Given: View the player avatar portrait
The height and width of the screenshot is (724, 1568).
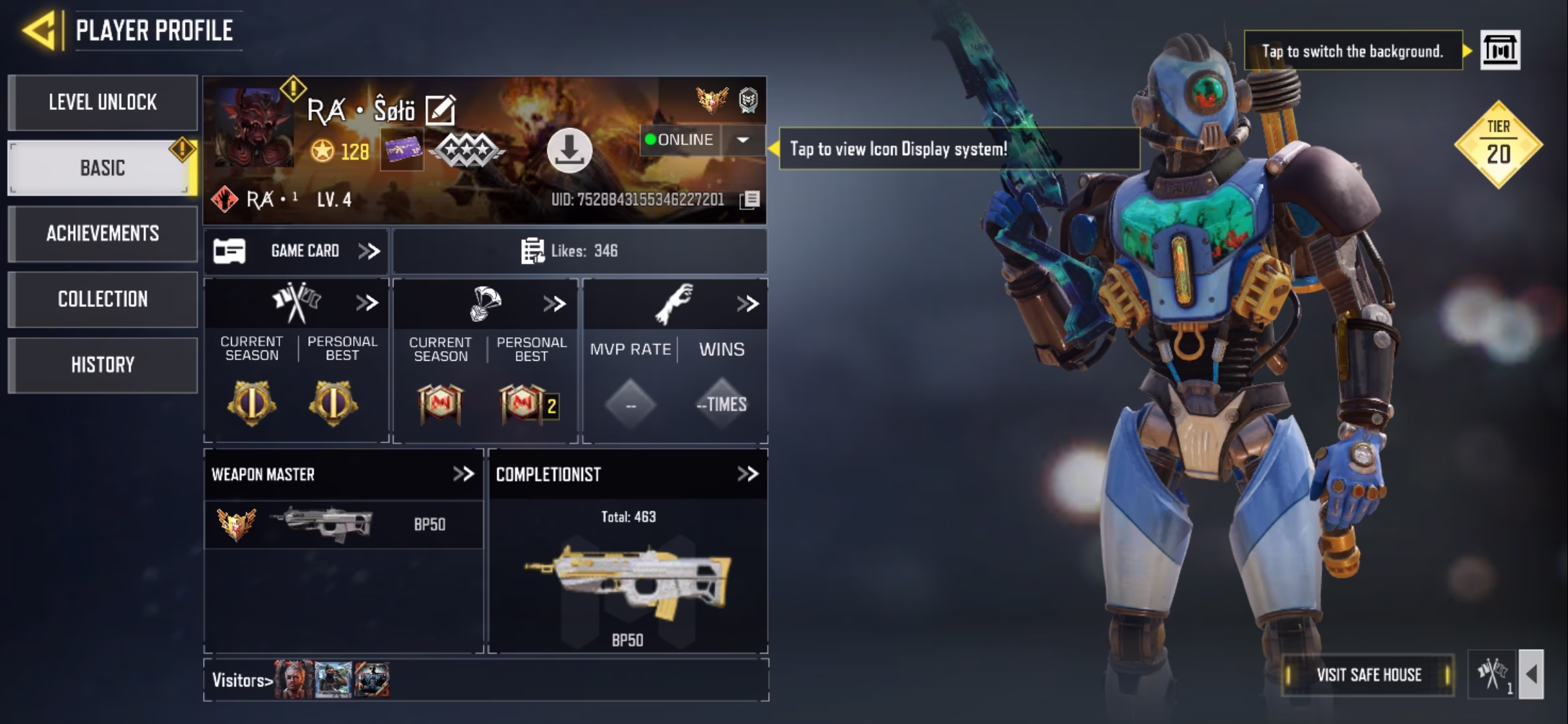Looking at the screenshot, I should [253, 127].
